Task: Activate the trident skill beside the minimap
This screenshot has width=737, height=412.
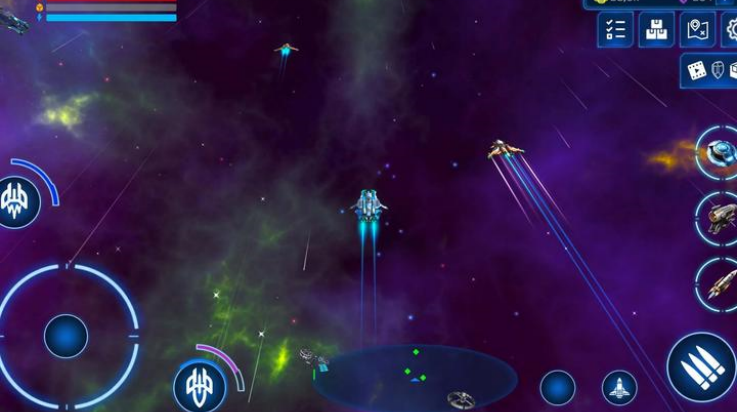Action: (x=199, y=386)
